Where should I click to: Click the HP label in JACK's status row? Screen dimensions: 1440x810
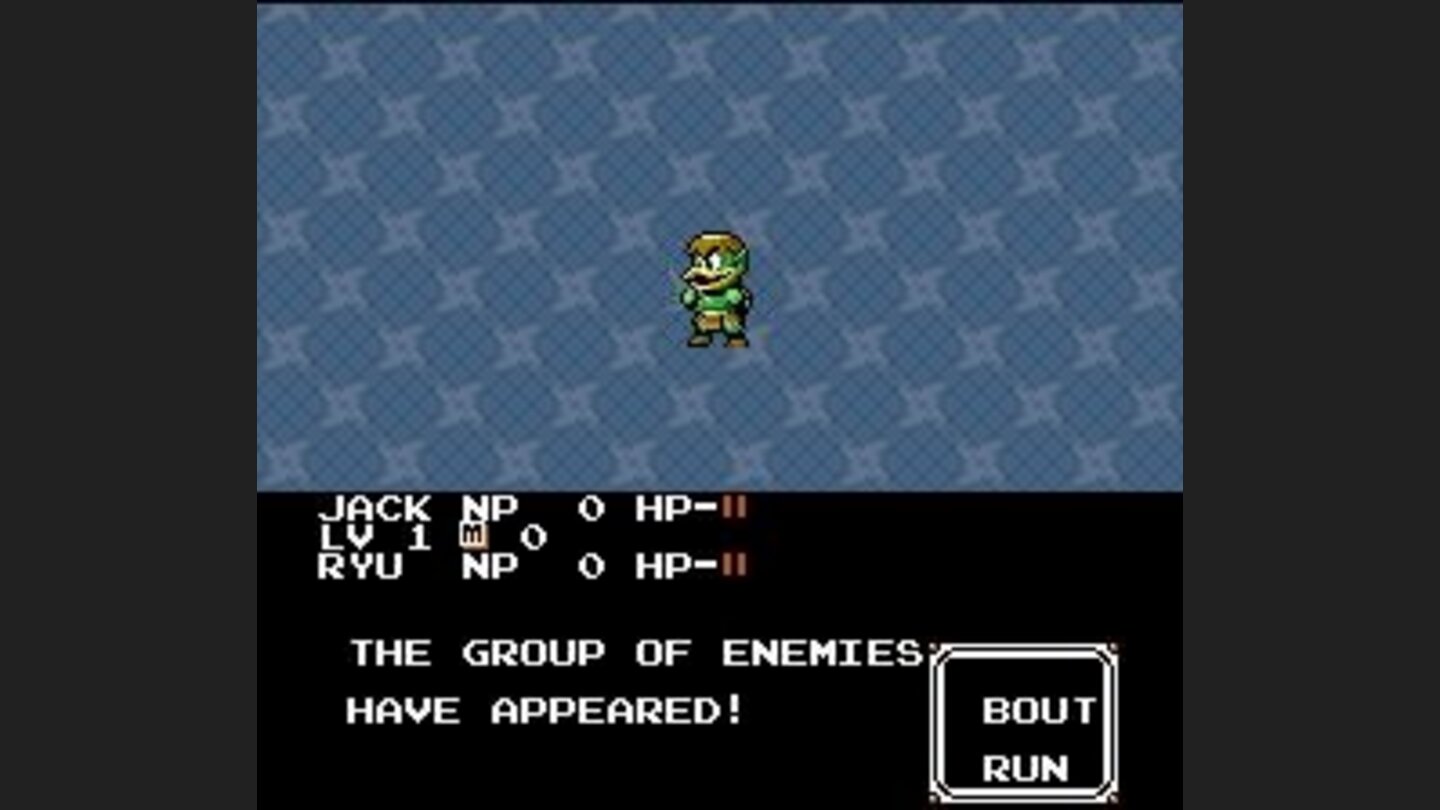pyautogui.click(x=660, y=509)
